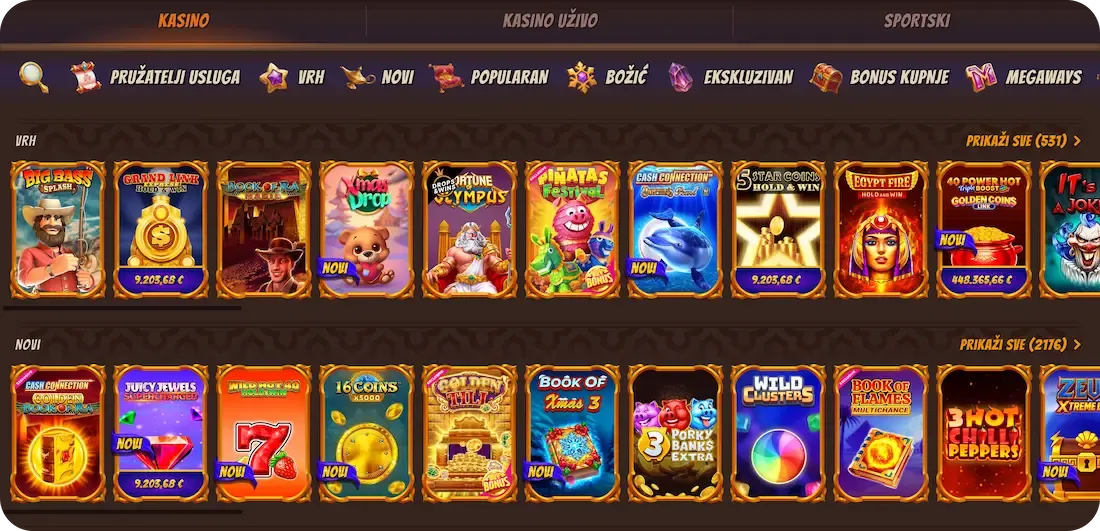Viewport: 1100px width, 531px height.
Task: Open the Sportski tab
Action: [x=916, y=21]
